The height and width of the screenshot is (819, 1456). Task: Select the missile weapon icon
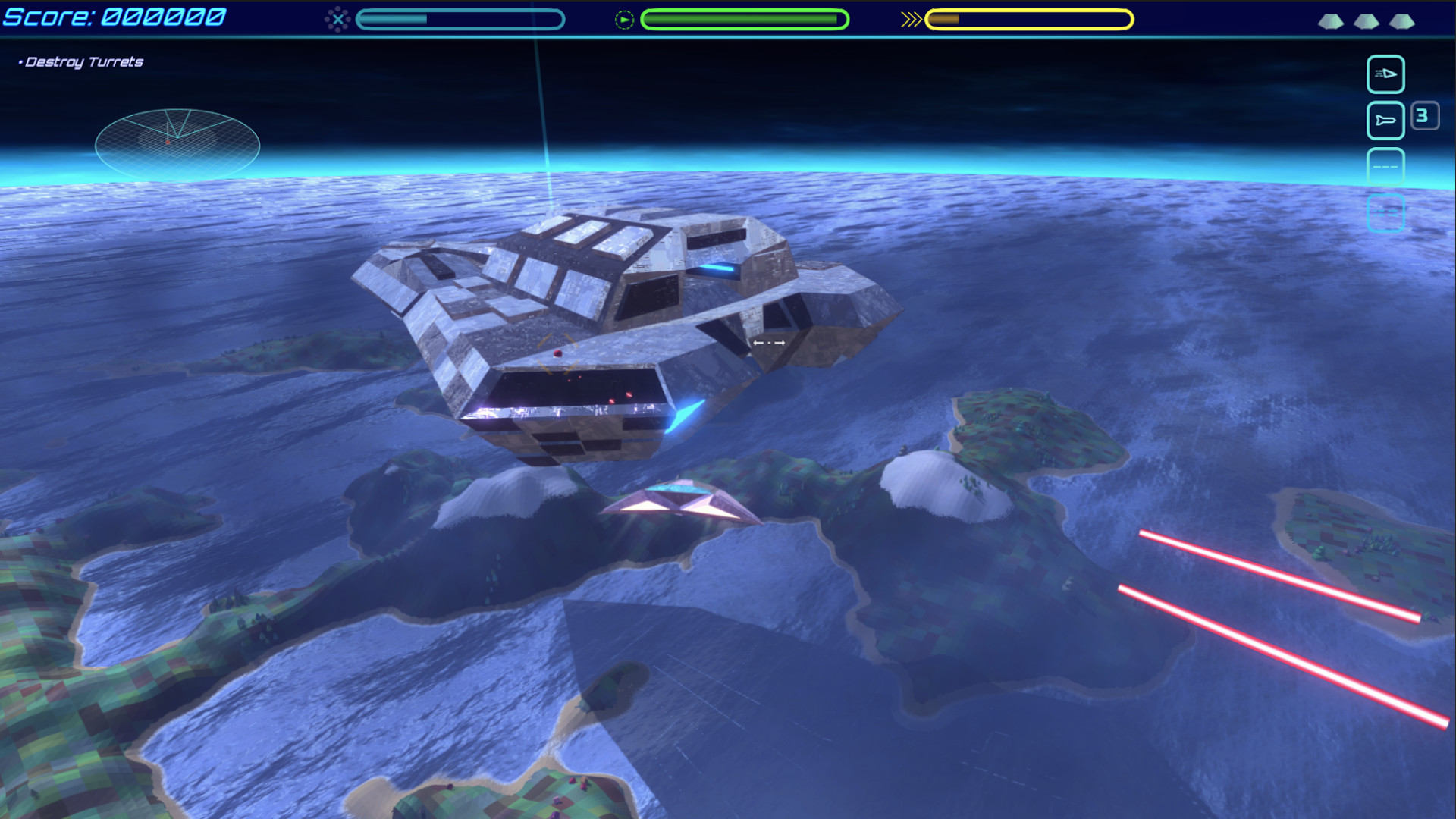coord(1385,121)
